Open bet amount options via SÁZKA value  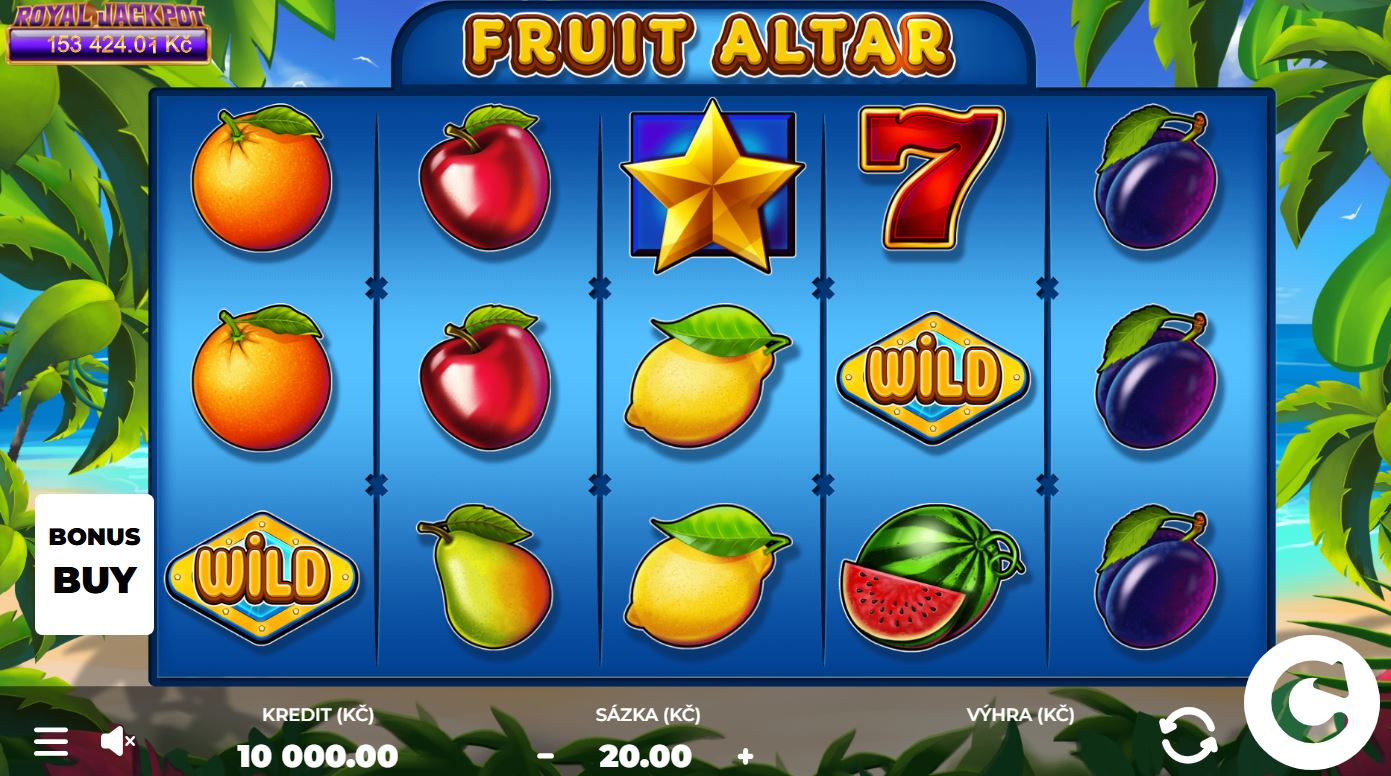pos(645,756)
